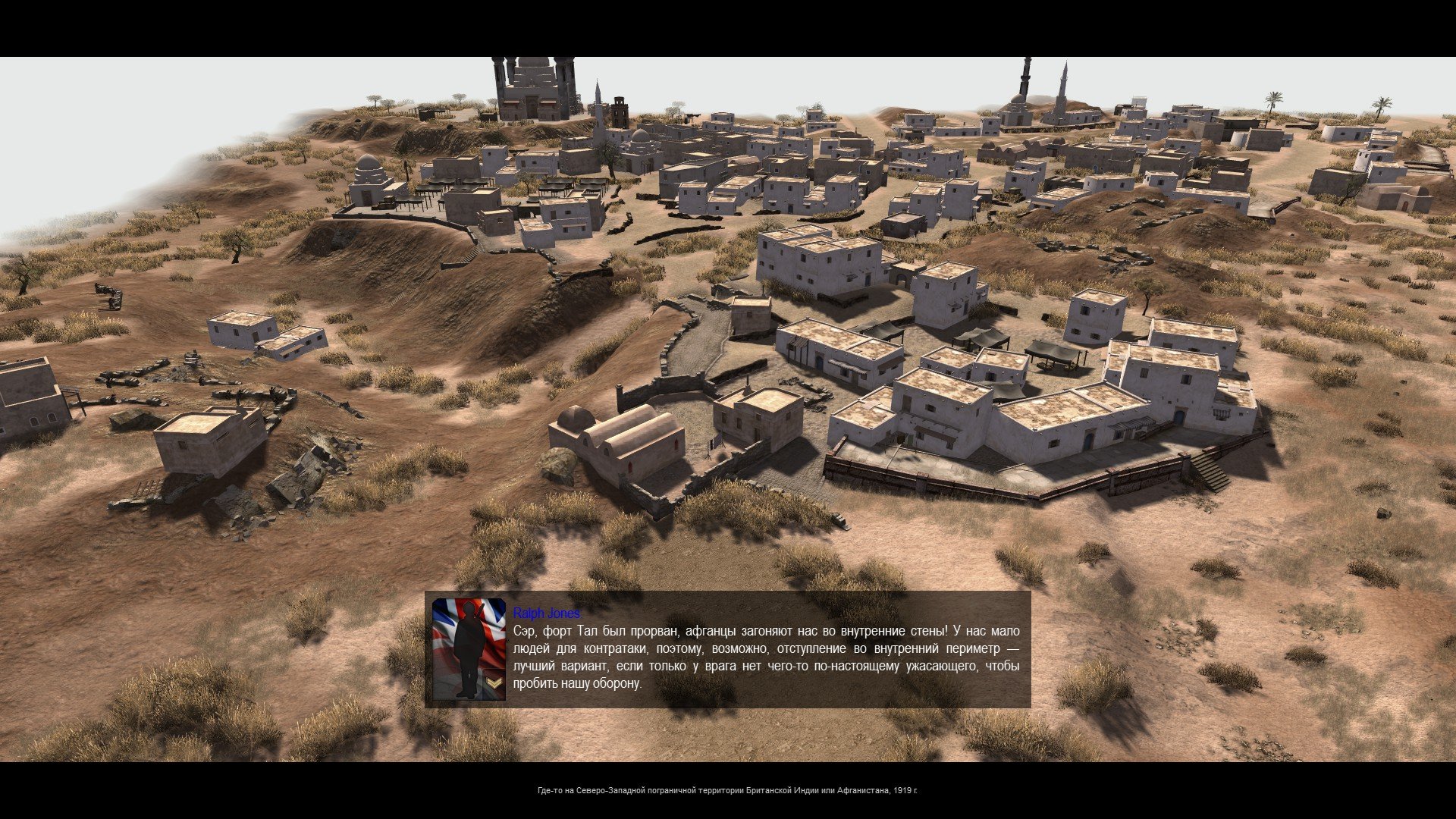Image resolution: width=1456 pixels, height=819 pixels.
Task: Click Ralph Jones's speaker portrait
Action: tap(469, 649)
